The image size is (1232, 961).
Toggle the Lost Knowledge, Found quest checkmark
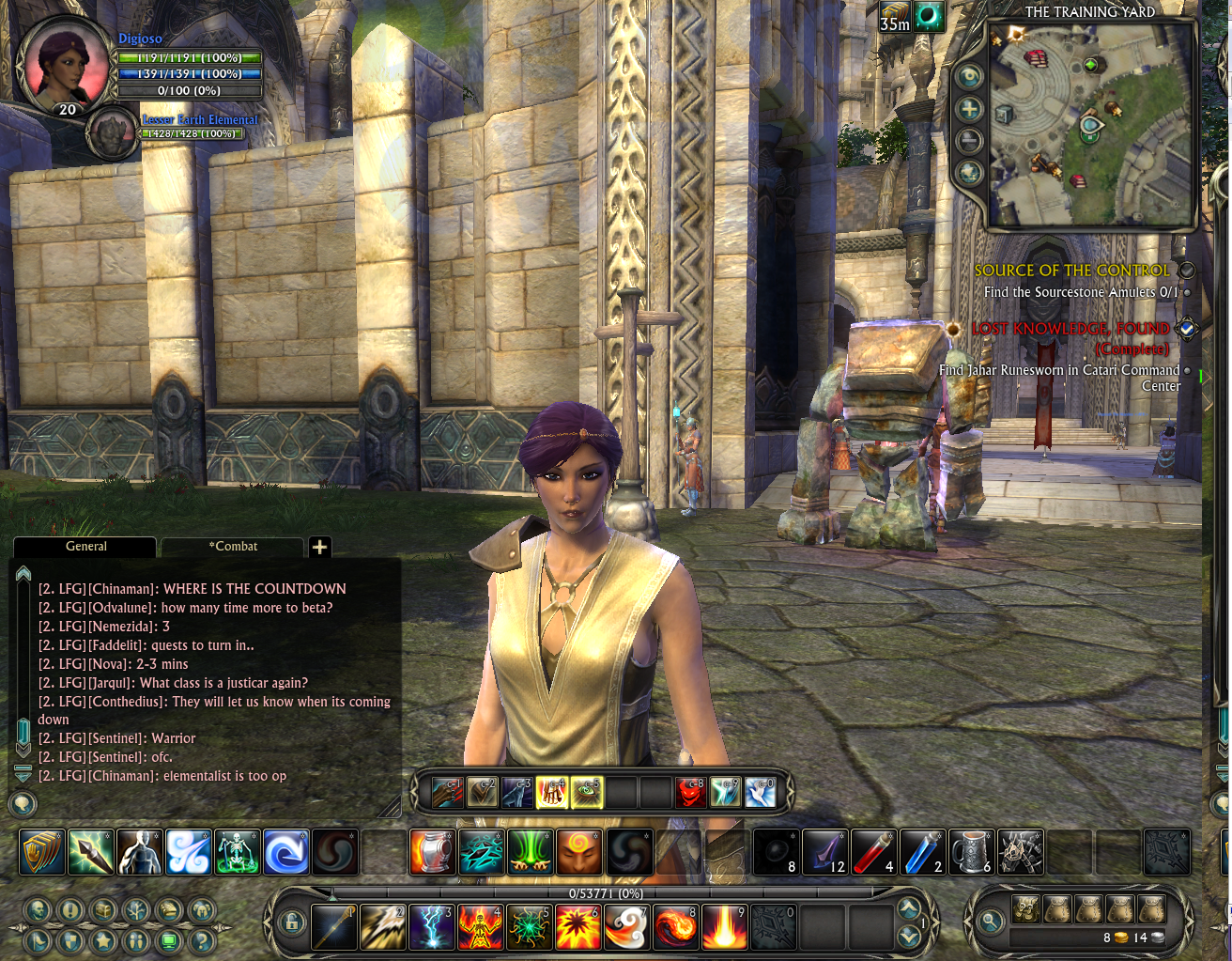click(x=1187, y=329)
